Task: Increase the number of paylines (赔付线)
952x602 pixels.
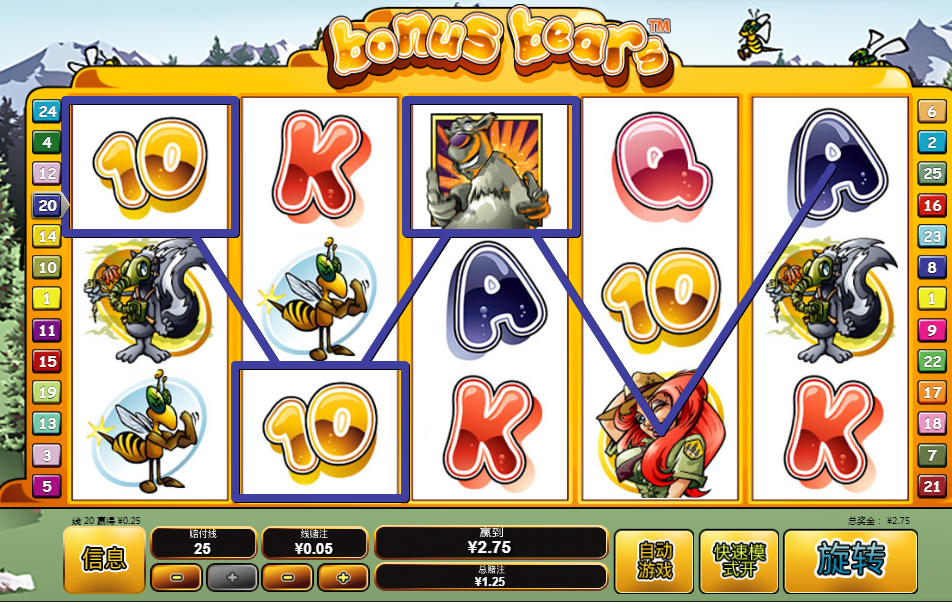Action: point(231,577)
